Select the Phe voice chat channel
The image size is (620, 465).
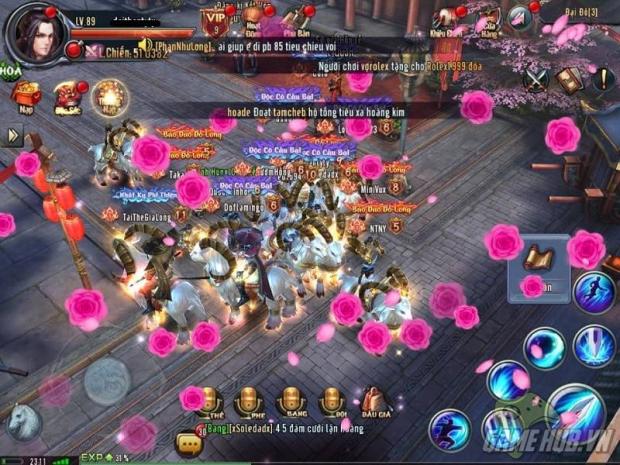pyautogui.click(x=248, y=402)
